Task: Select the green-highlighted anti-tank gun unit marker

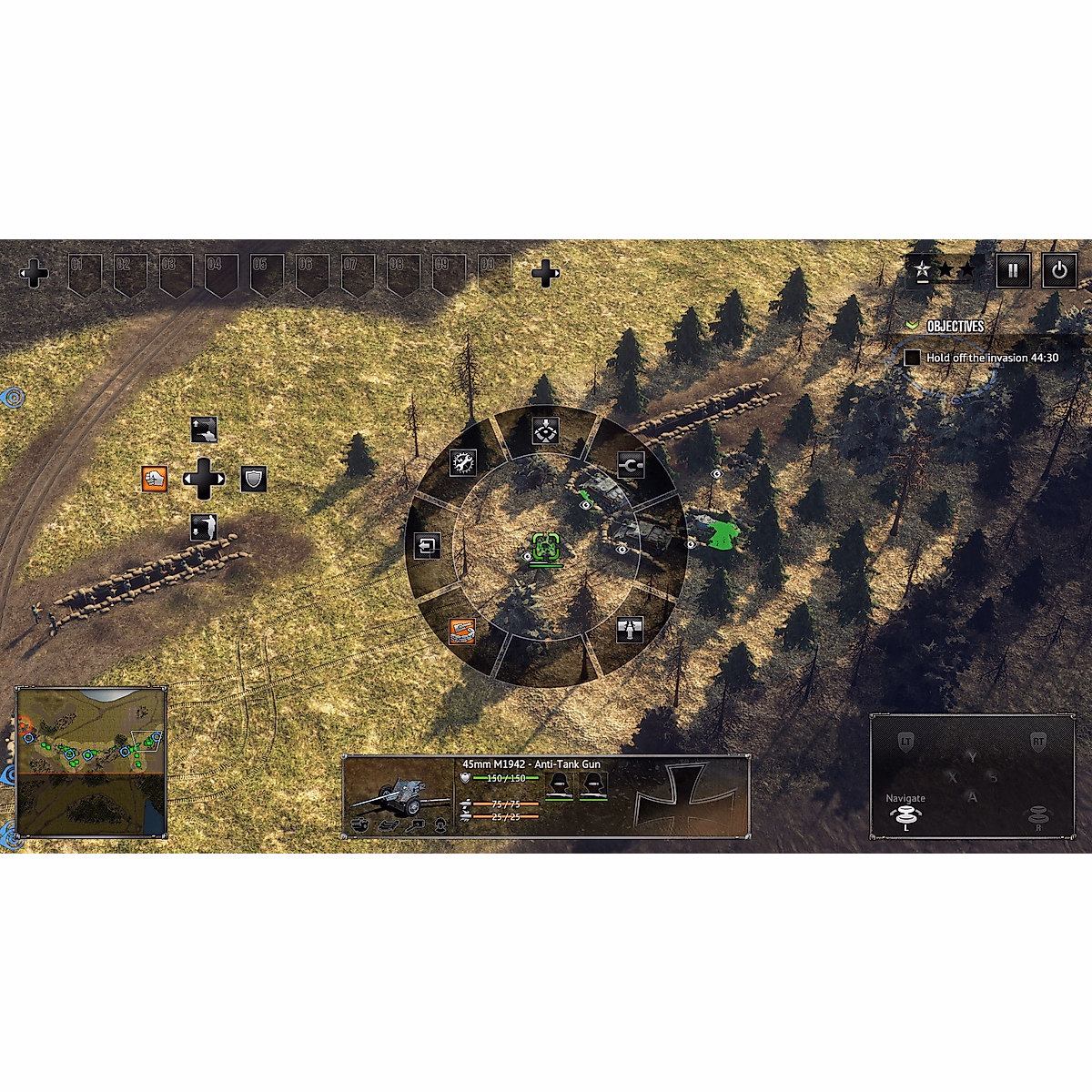Action: coord(546,549)
